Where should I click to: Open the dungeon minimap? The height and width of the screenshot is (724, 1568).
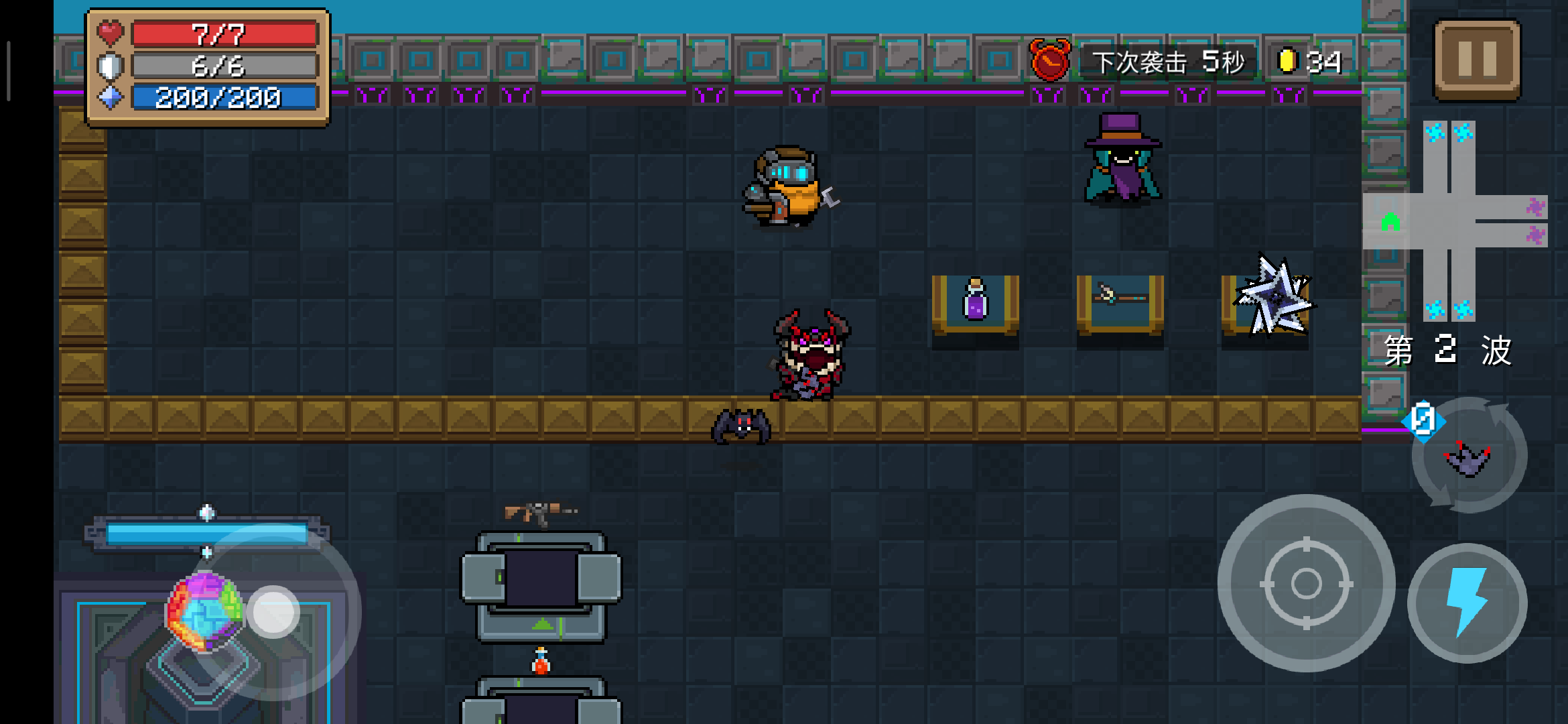coord(1455,221)
